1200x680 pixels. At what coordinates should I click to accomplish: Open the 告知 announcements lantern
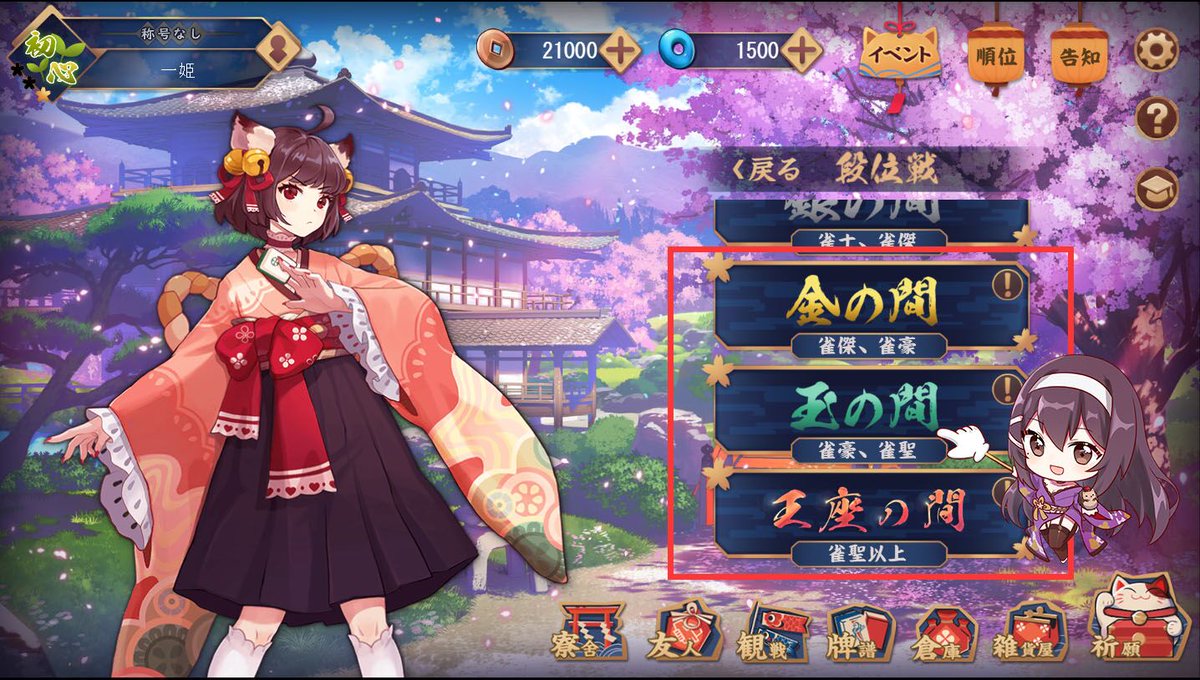click(x=1077, y=55)
